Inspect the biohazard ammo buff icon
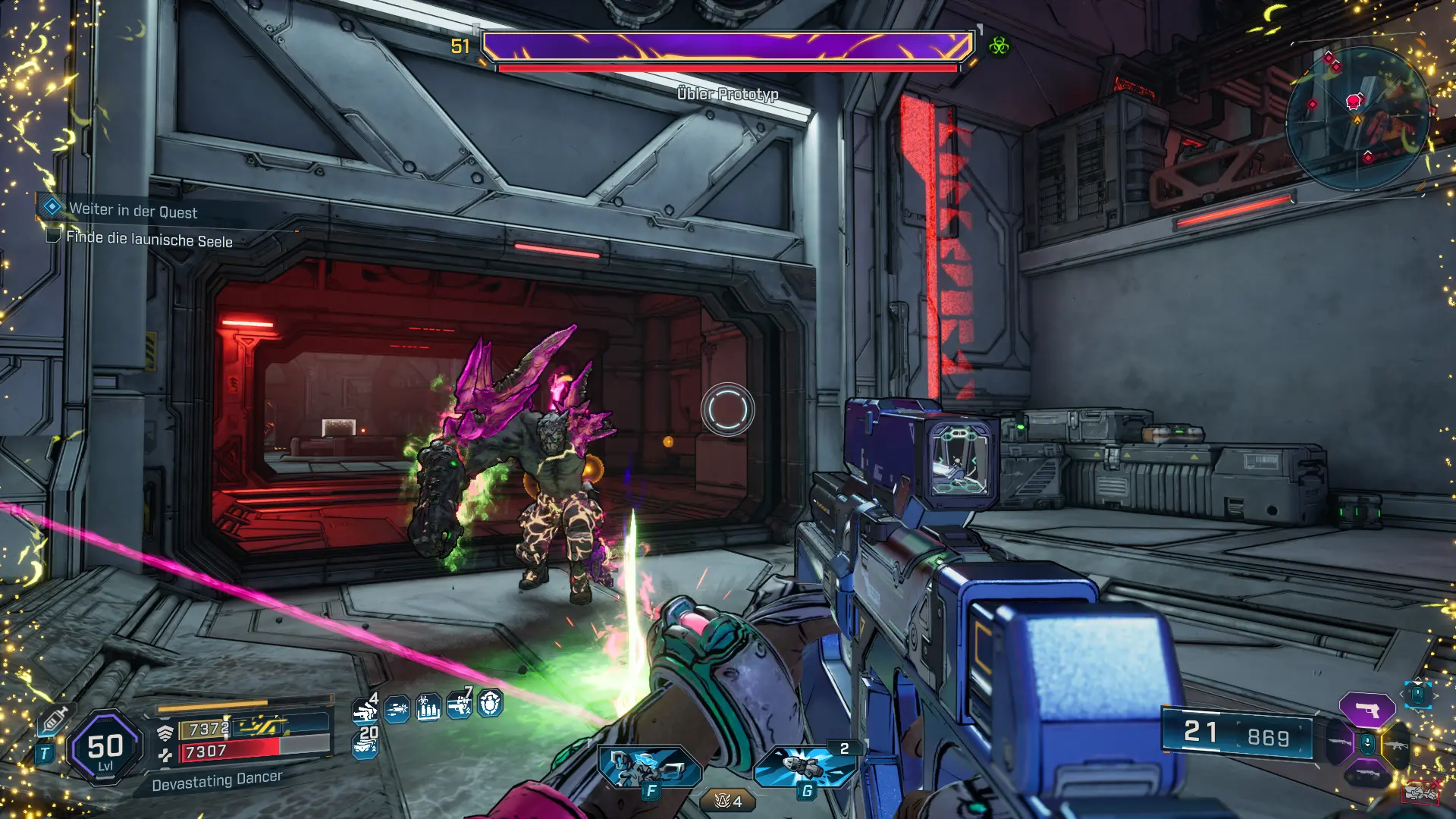 tap(428, 708)
